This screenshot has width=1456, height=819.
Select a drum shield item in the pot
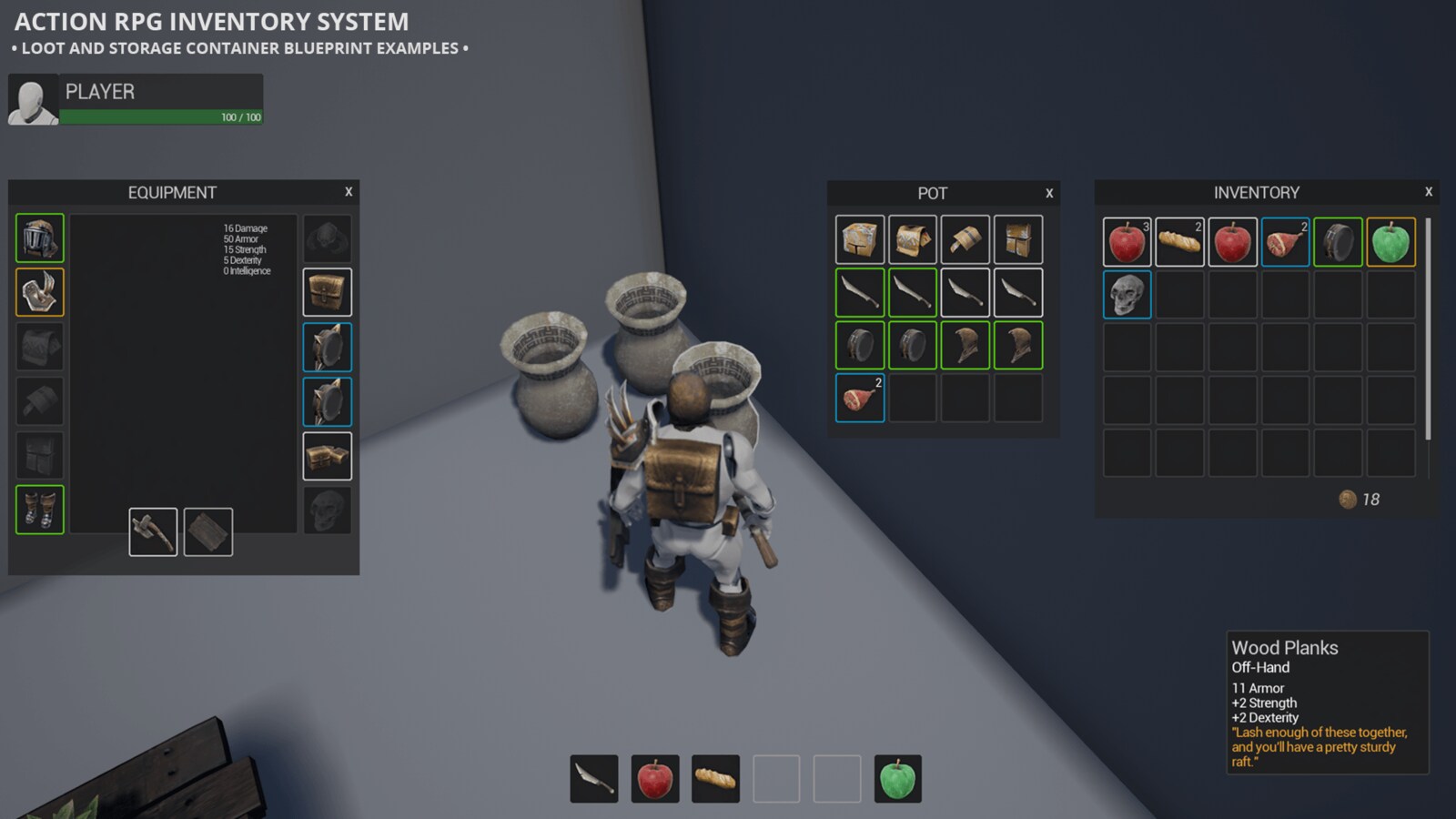859,345
